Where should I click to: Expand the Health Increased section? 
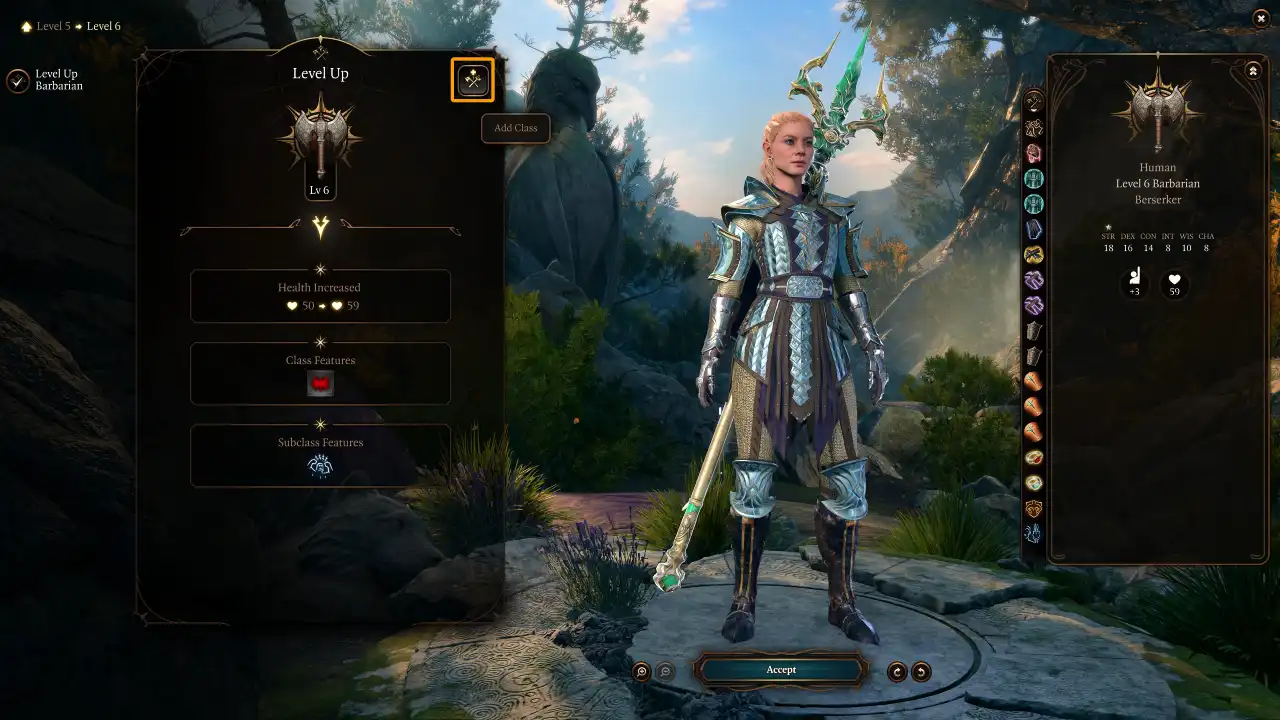point(320,296)
